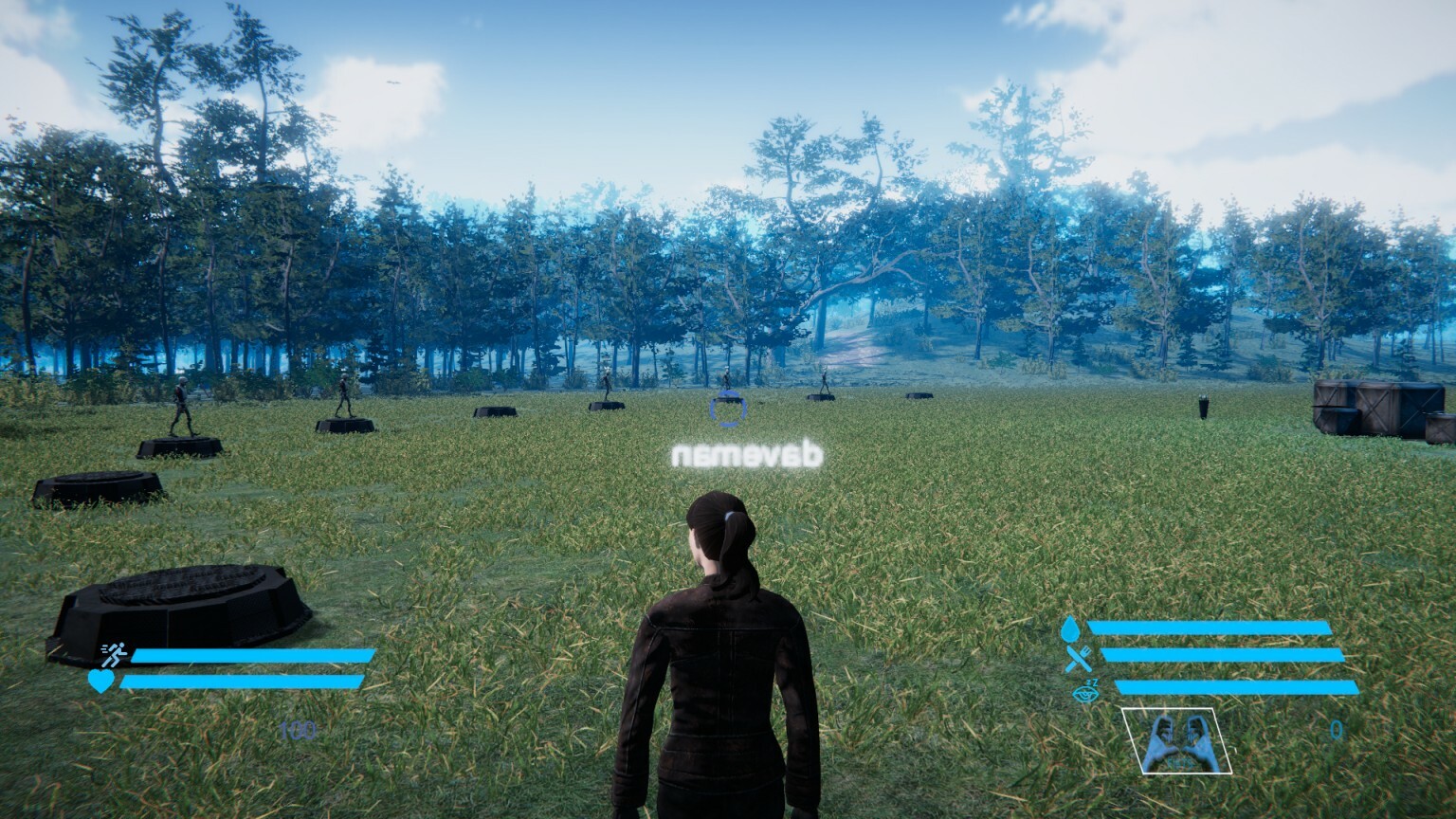This screenshot has width=1456, height=819.
Task: Click the score value 100
Action: [x=297, y=730]
